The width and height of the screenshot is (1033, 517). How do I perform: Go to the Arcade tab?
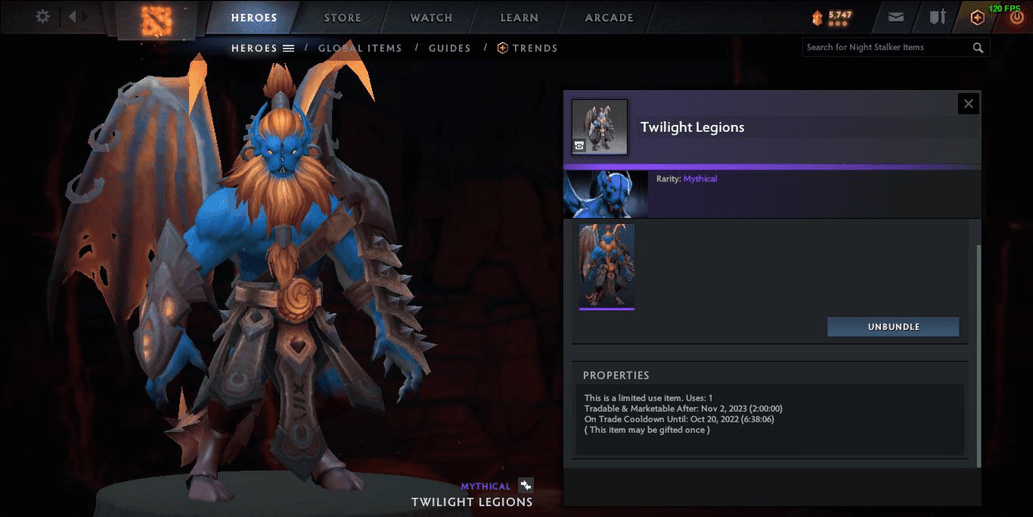(x=609, y=18)
